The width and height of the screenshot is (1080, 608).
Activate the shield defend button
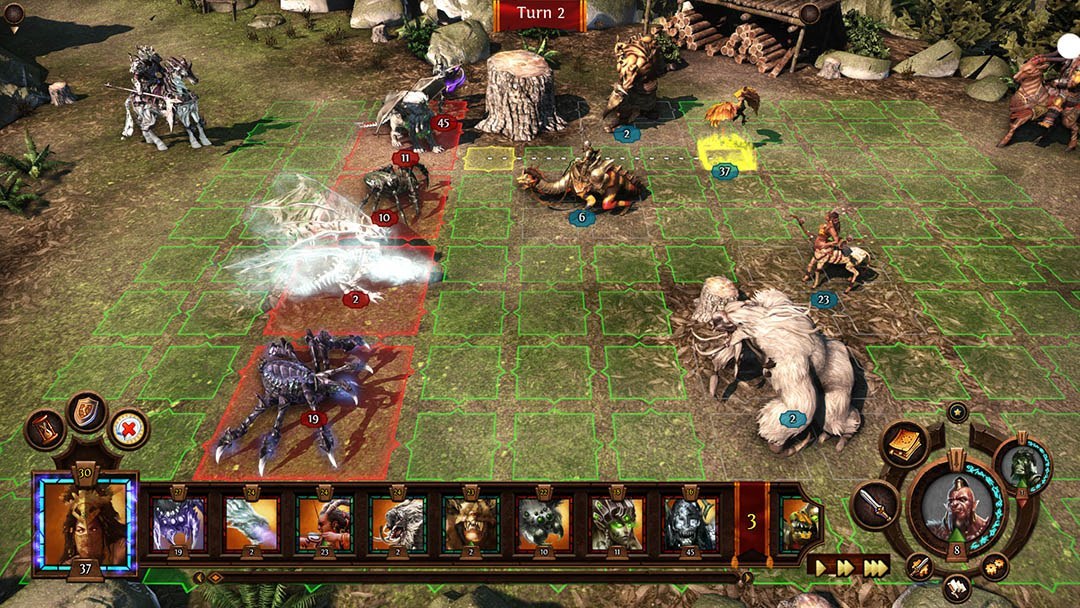[87, 412]
